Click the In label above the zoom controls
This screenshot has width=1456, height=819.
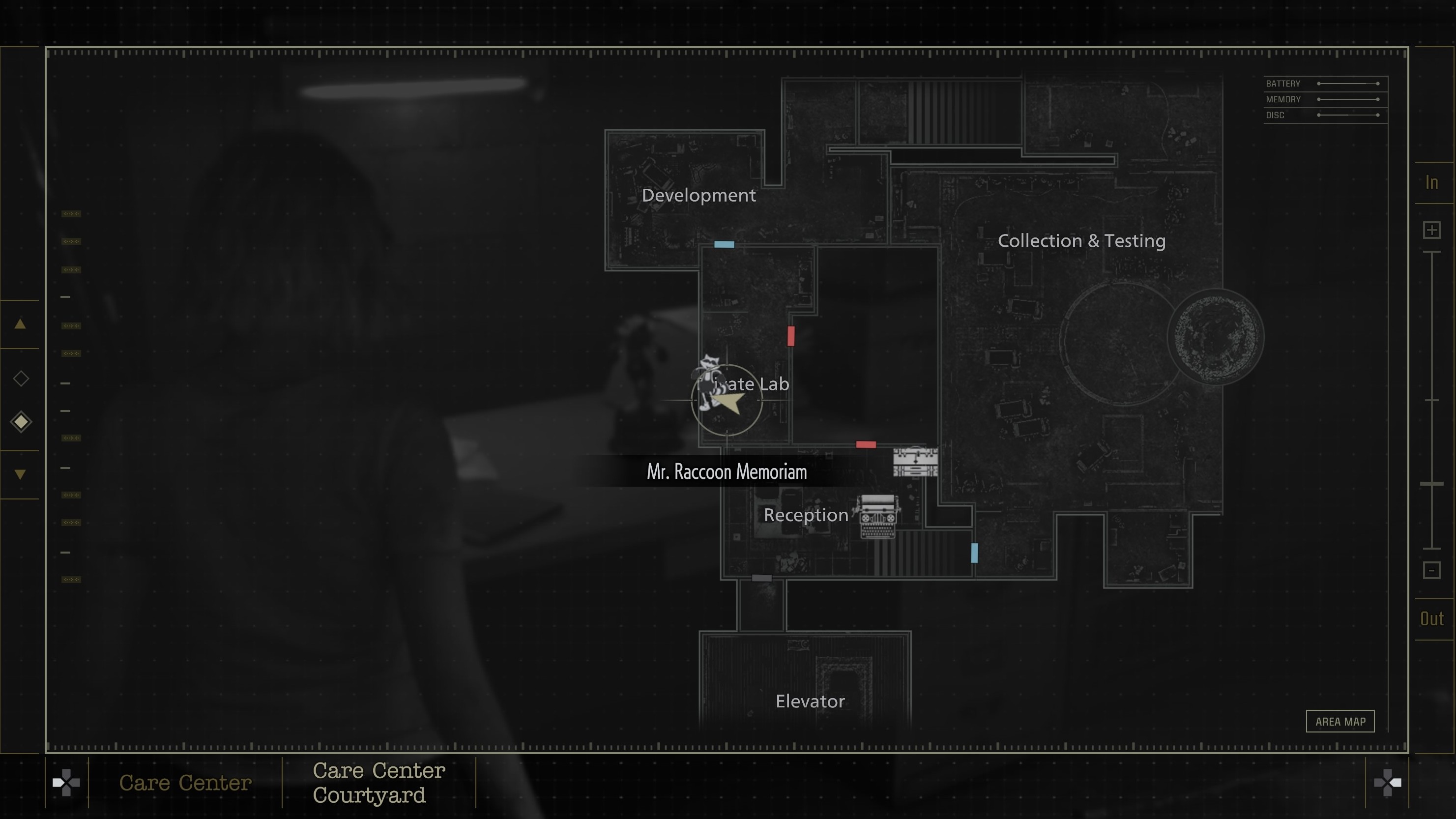pyautogui.click(x=1432, y=182)
